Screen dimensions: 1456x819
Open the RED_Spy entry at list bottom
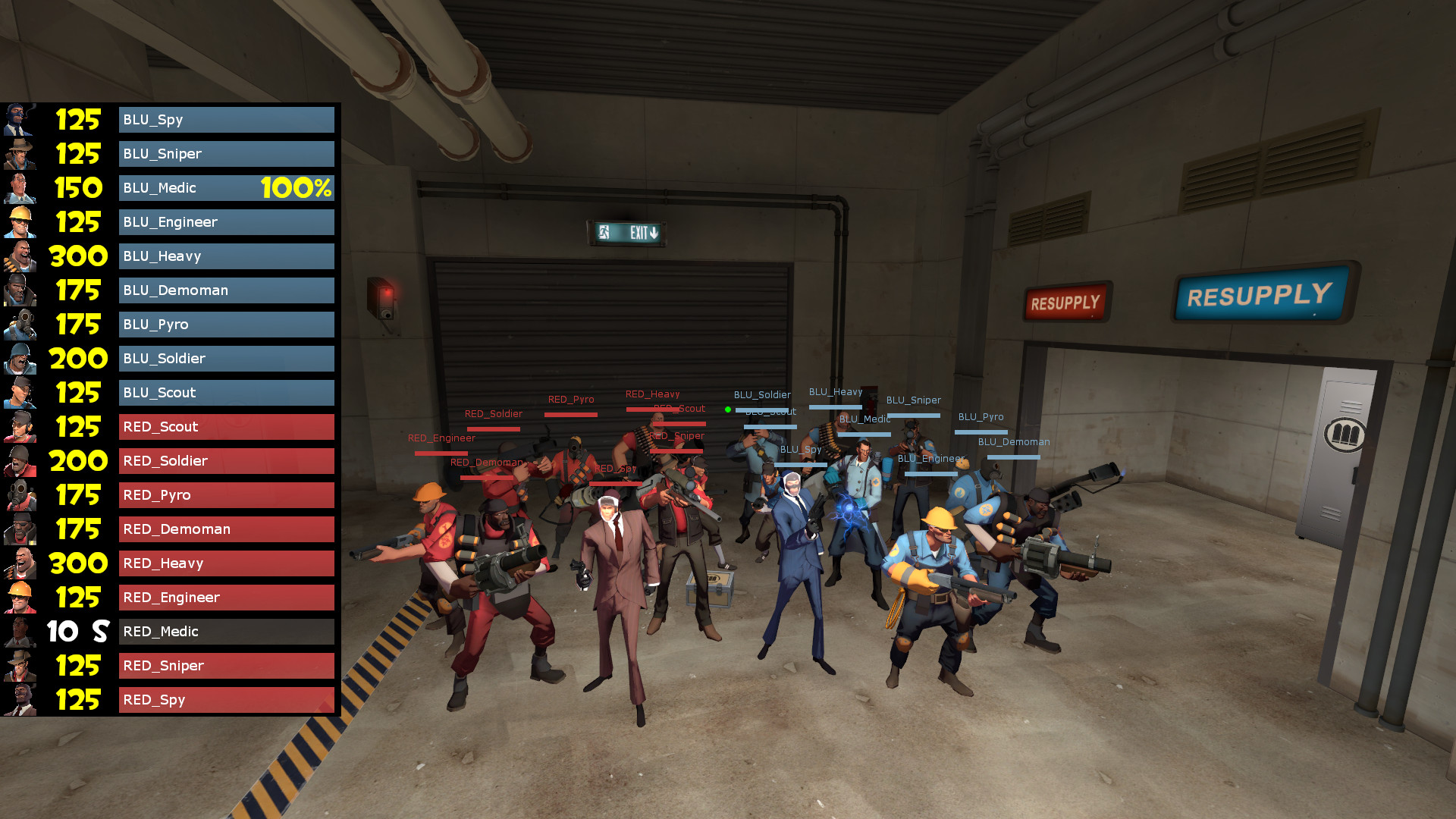click(226, 699)
